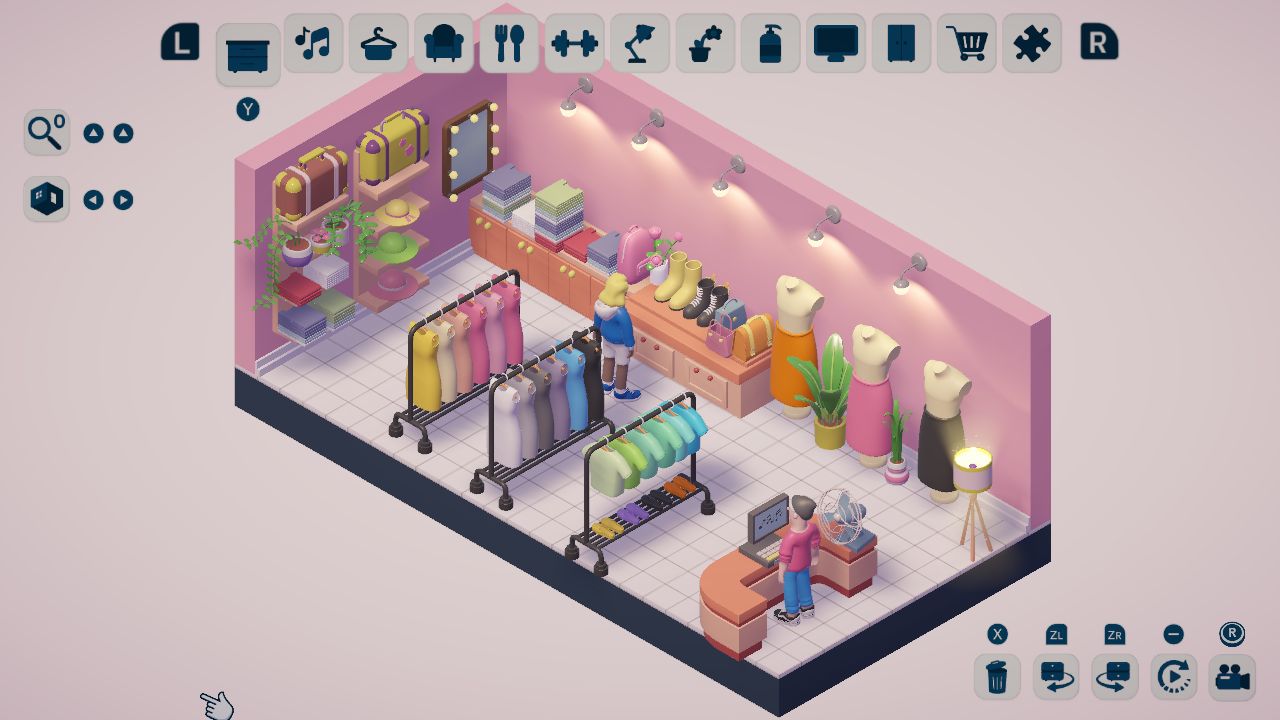The width and height of the screenshot is (1280, 720).
Task: Click the trash delete icon
Action: (x=996, y=677)
